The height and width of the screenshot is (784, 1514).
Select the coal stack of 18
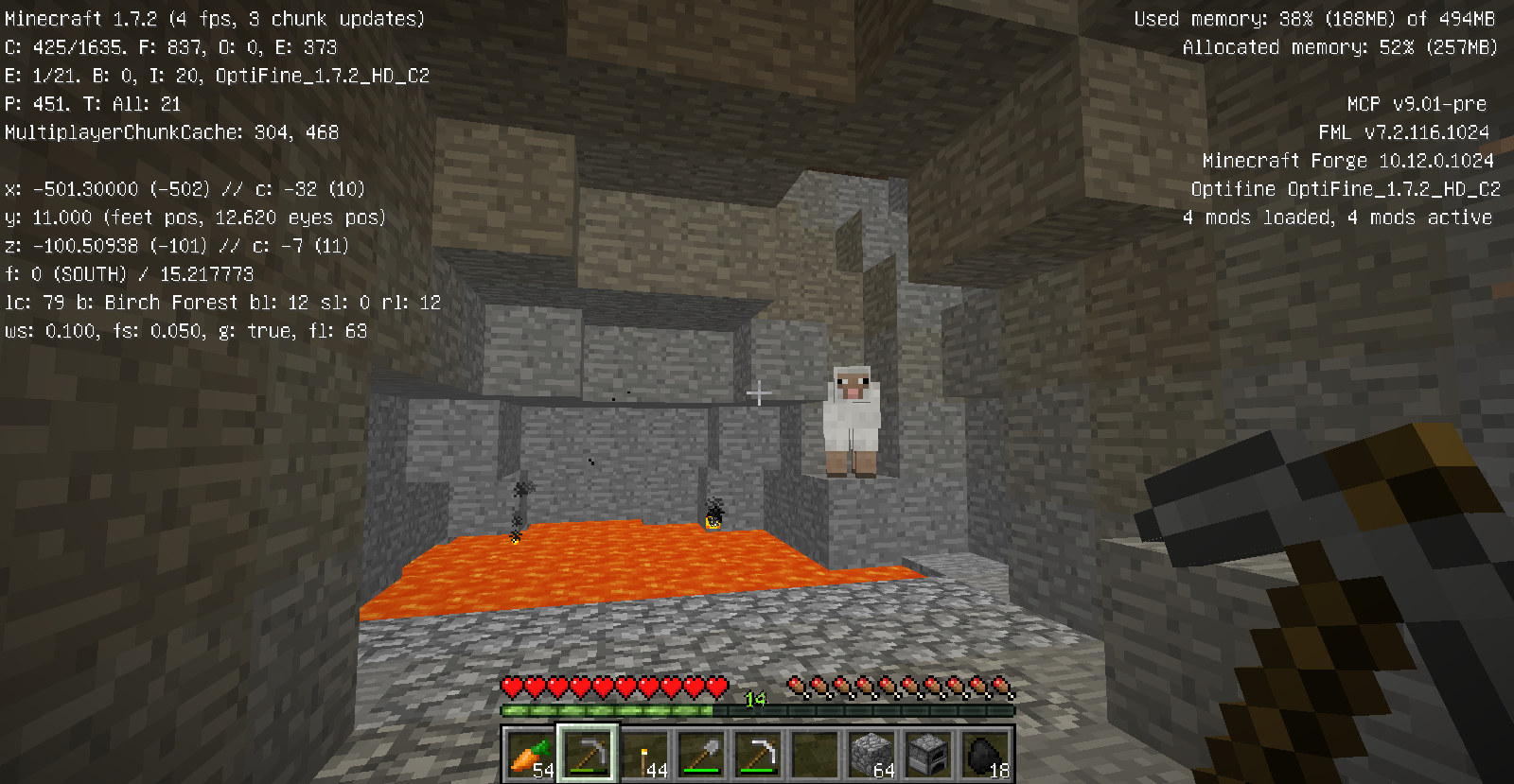coord(985,755)
